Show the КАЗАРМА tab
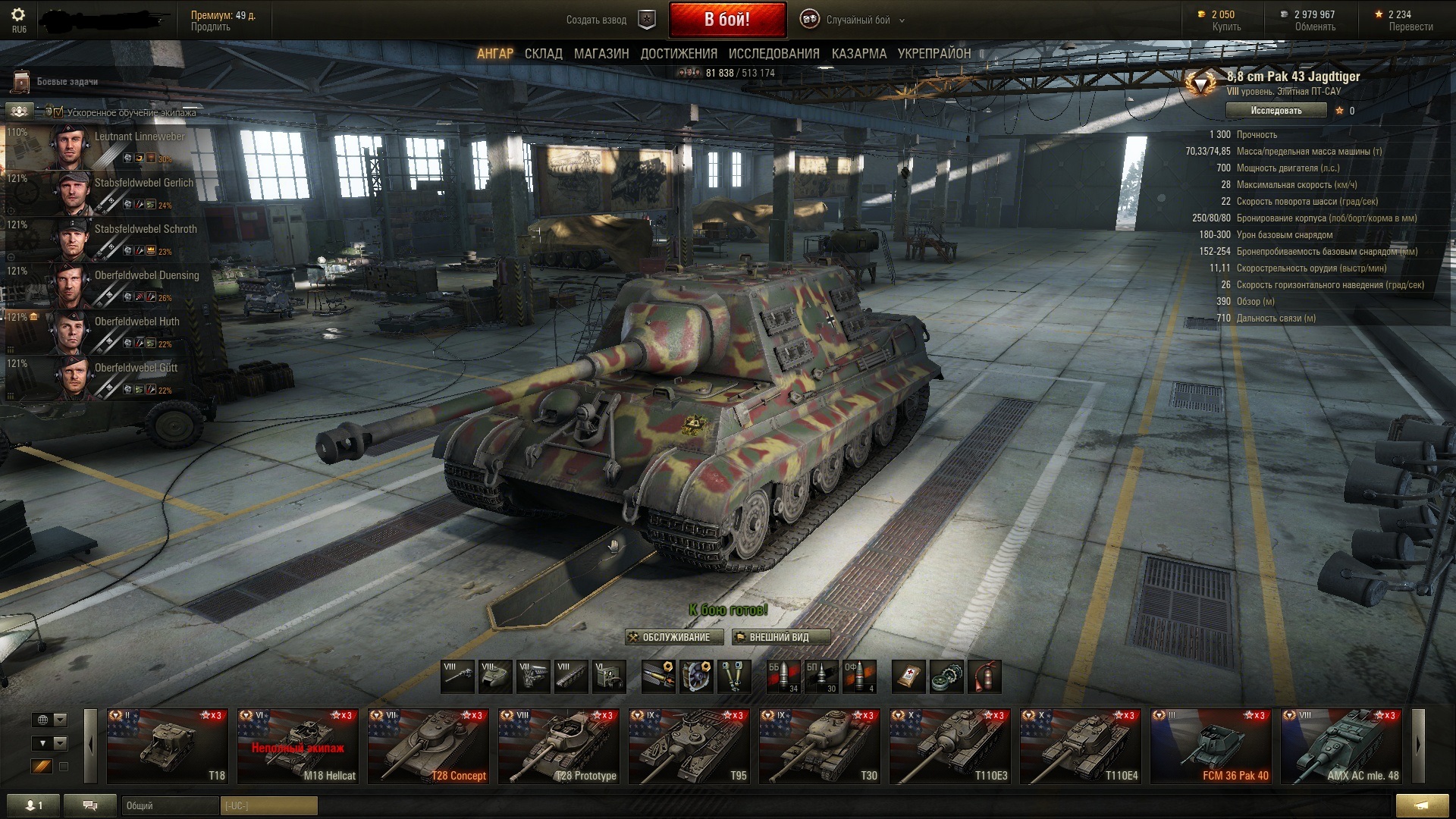 pyautogui.click(x=858, y=54)
